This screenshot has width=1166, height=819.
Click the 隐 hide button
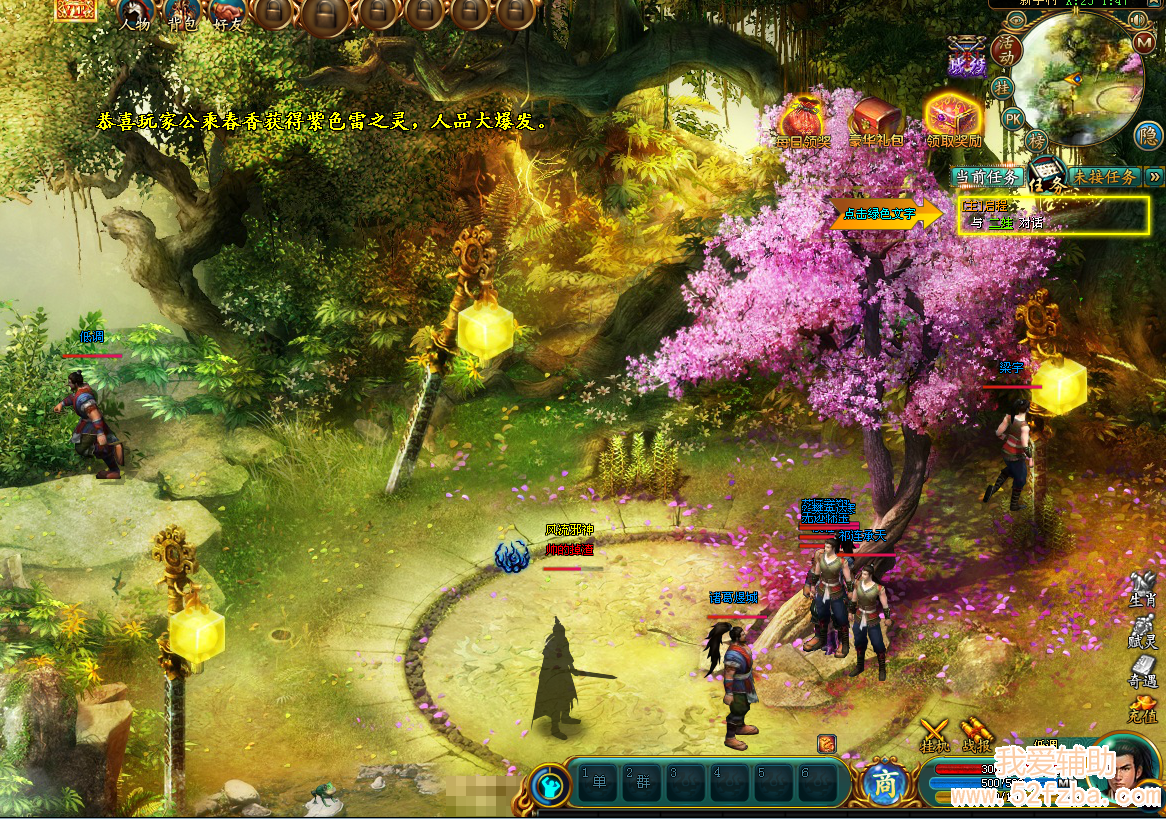(1148, 136)
